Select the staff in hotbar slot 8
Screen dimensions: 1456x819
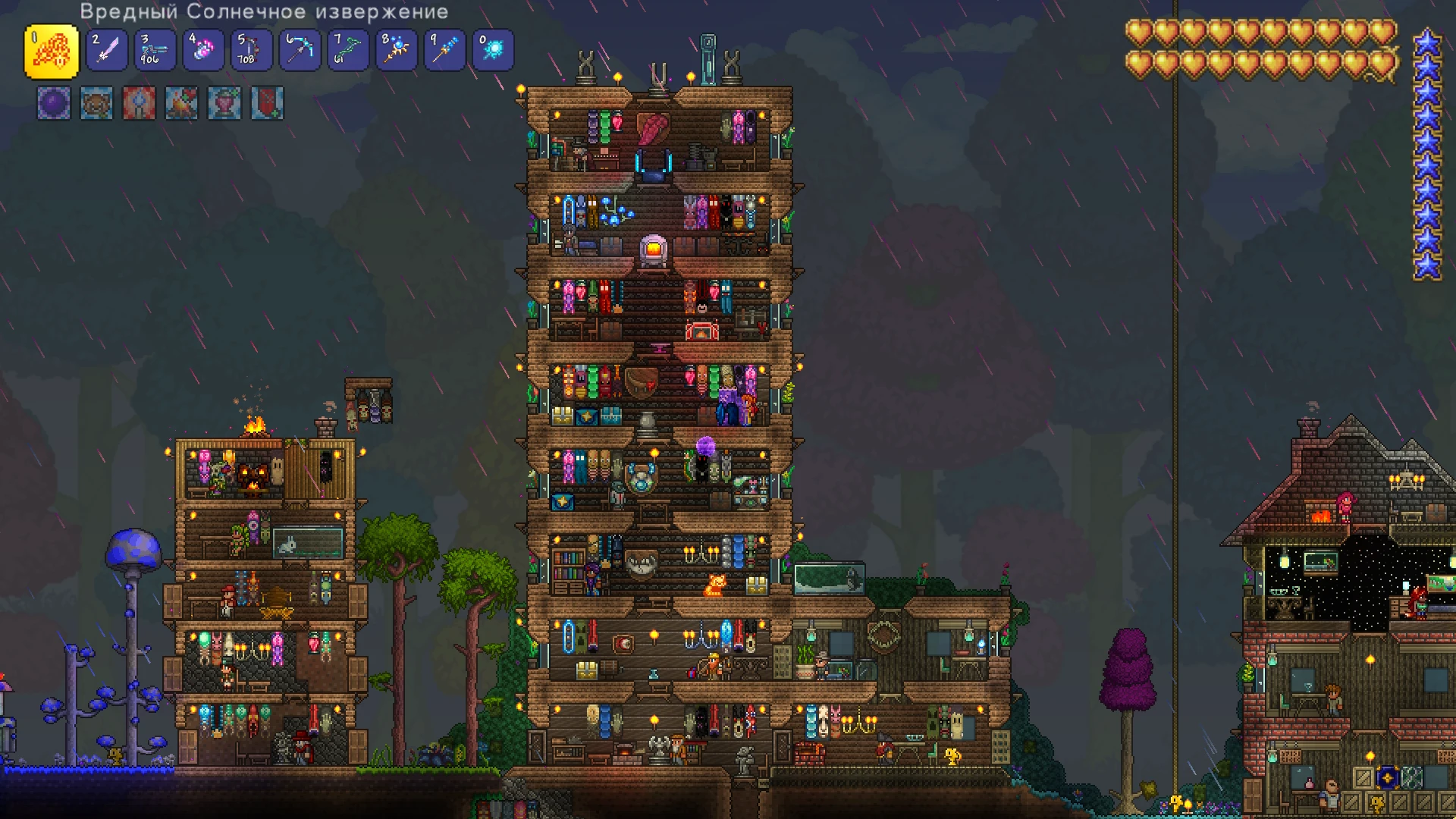click(x=396, y=49)
